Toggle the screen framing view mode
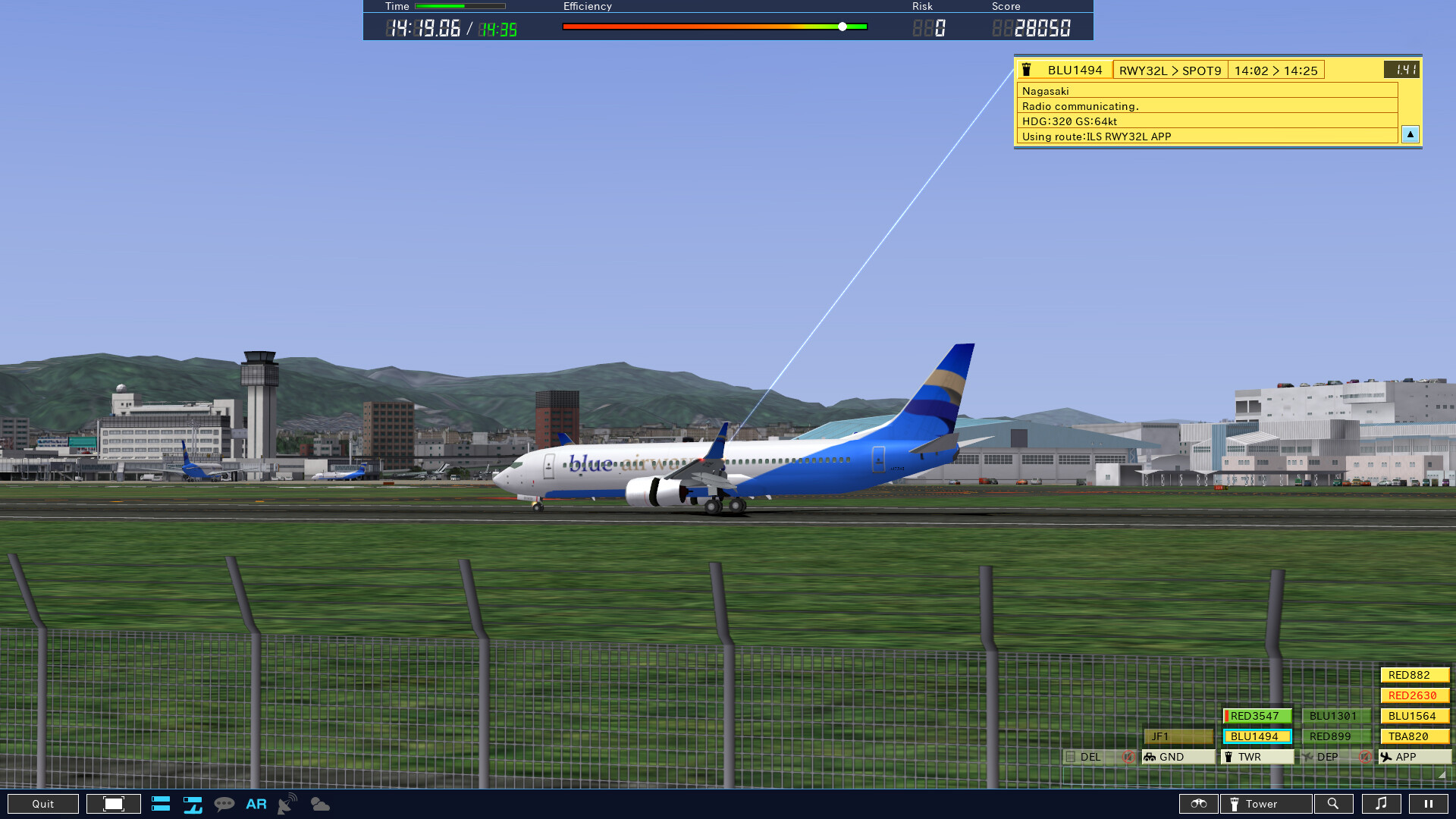This screenshot has height=819, width=1456. (x=113, y=804)
